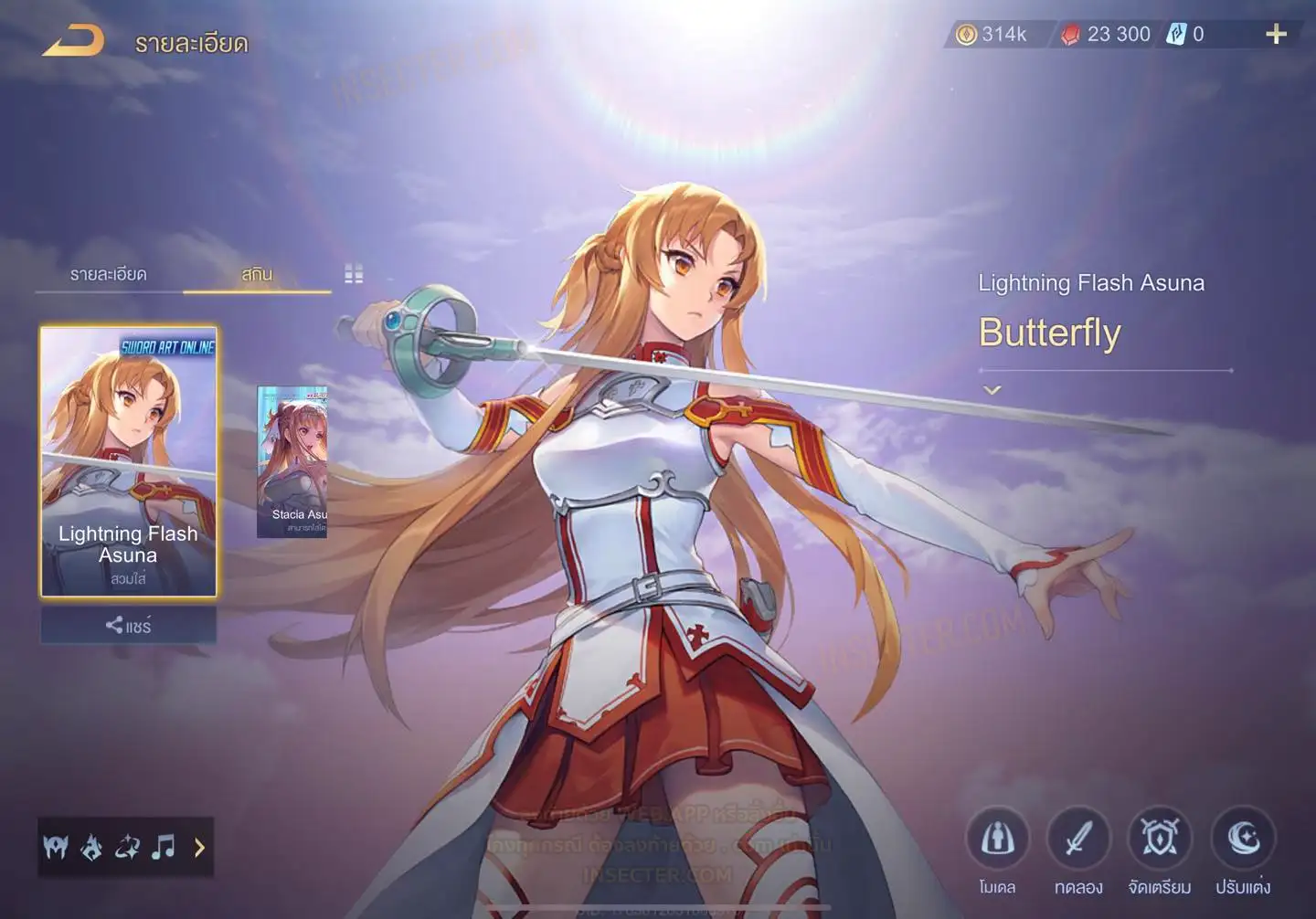This screenshot has width=1316, height=919.
Task: Select the Lightning Flash Asuna skin card
Action: coord(129,461)
